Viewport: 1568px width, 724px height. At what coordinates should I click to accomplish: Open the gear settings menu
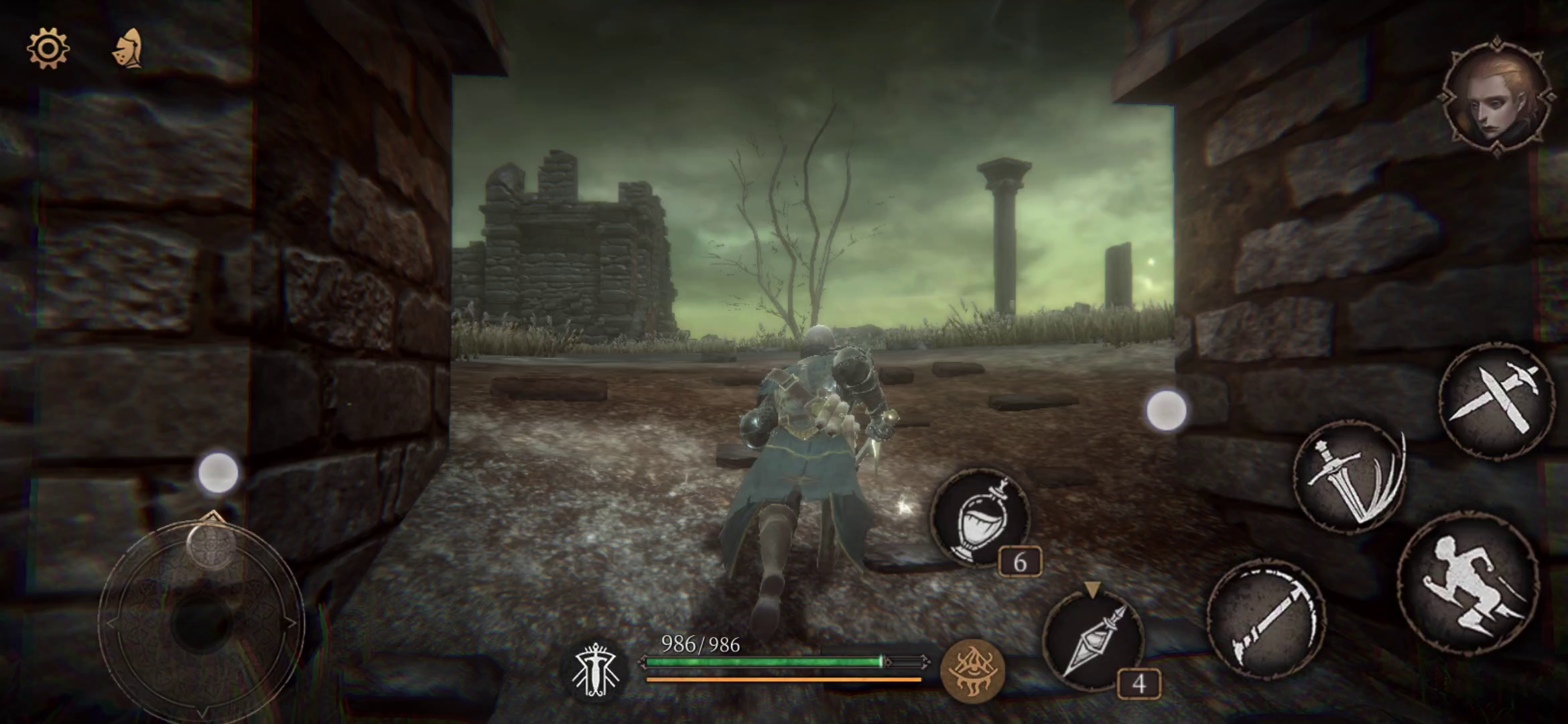pyautogui.click(x=48, y=48)
